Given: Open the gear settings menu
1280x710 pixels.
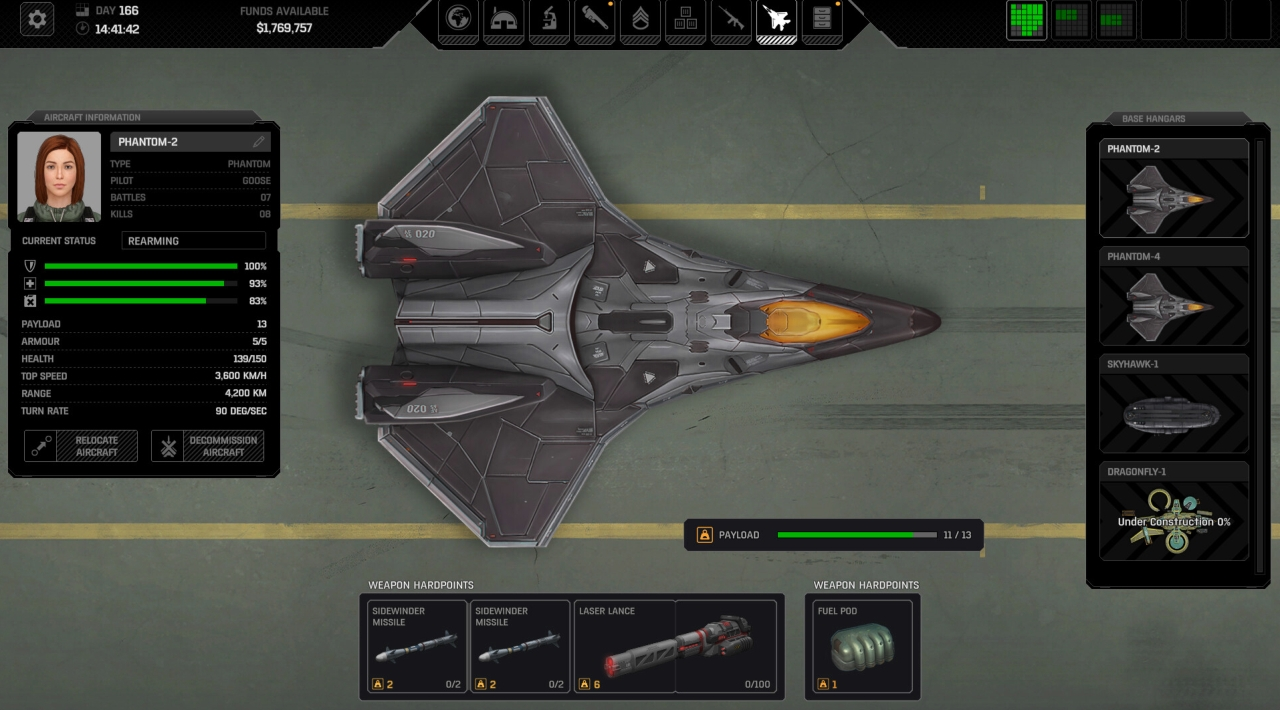Looking at the screenshot, I should pos(36,20).
